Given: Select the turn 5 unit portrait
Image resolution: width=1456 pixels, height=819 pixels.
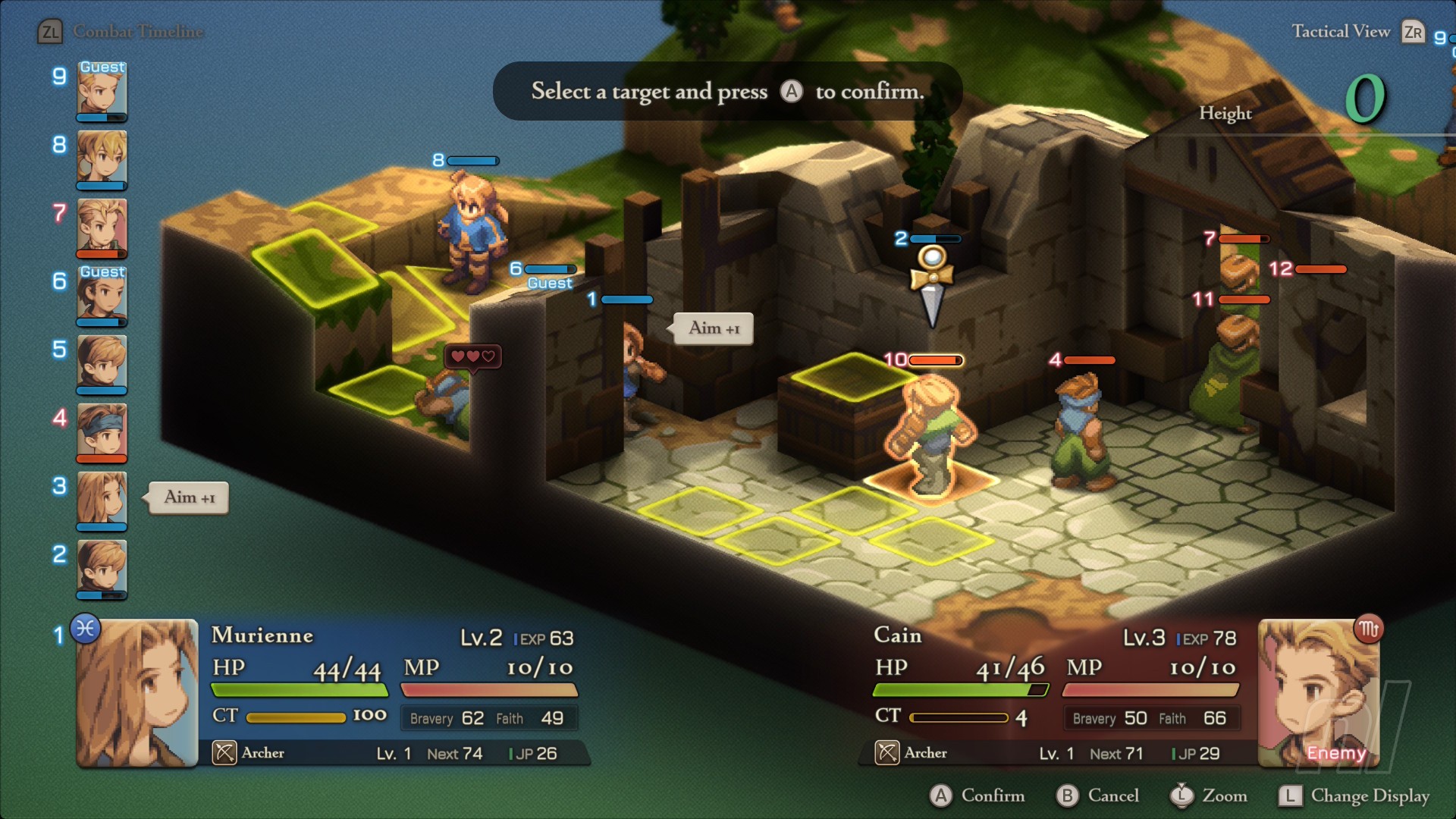Looking at the screenshot, I should click(102, 364).
